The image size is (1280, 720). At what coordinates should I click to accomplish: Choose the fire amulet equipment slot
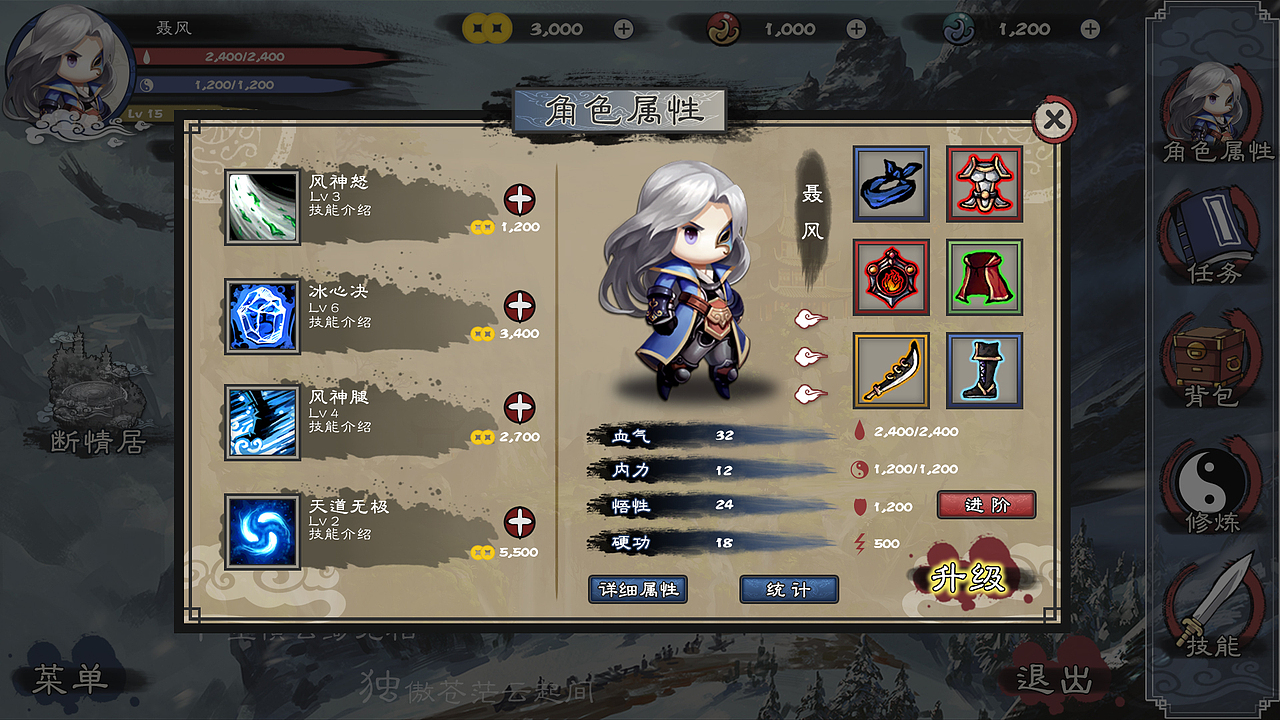pos(891,277)
